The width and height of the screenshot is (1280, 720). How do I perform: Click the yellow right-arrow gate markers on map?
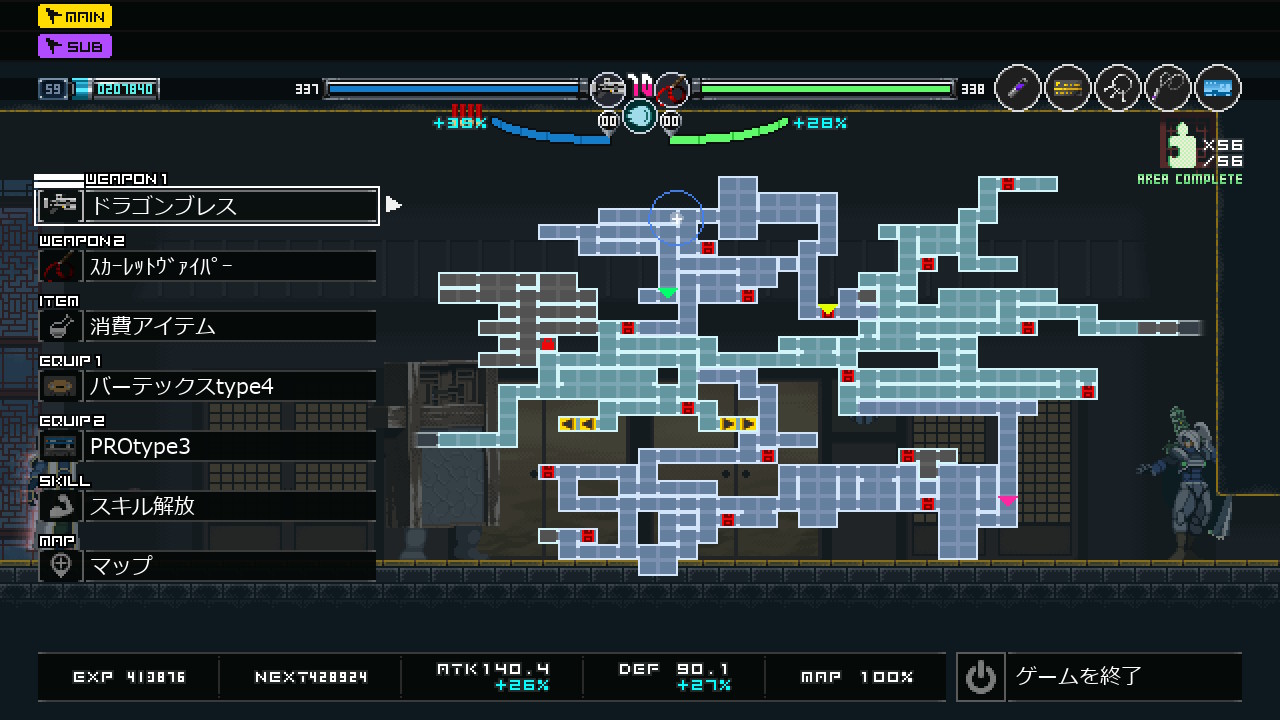click(738, 424)
